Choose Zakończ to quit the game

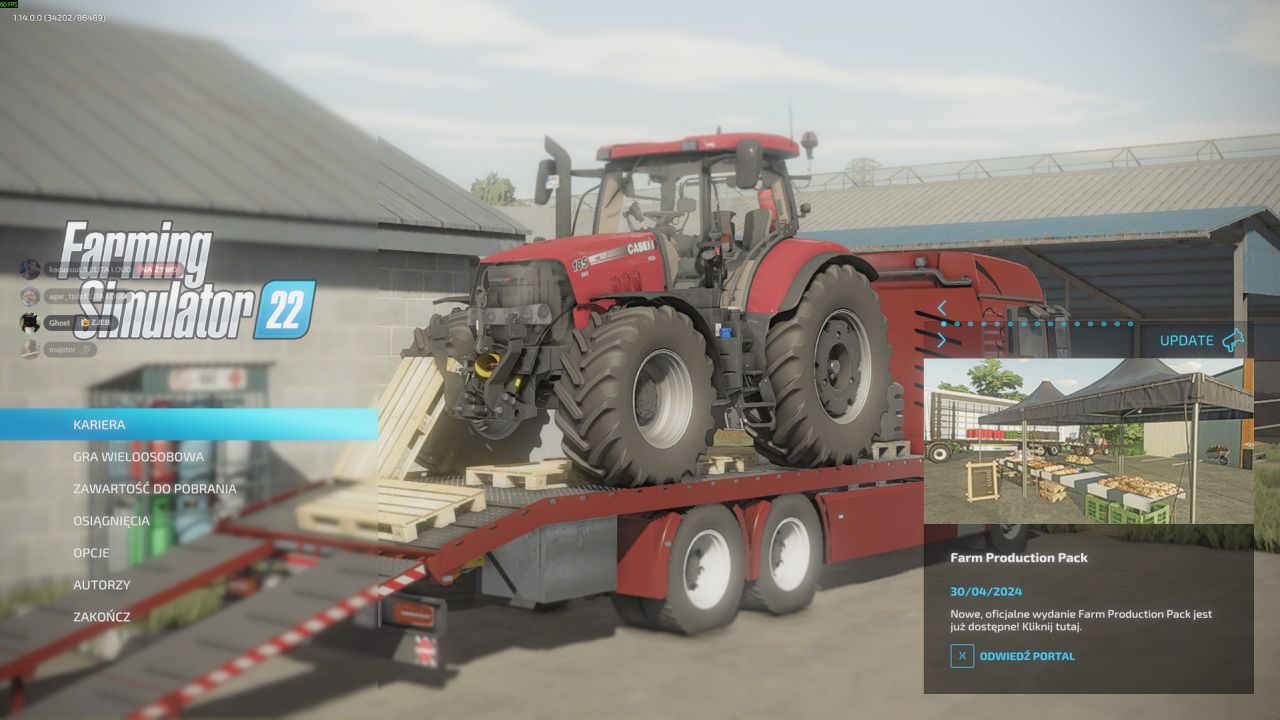pos(101,617)
